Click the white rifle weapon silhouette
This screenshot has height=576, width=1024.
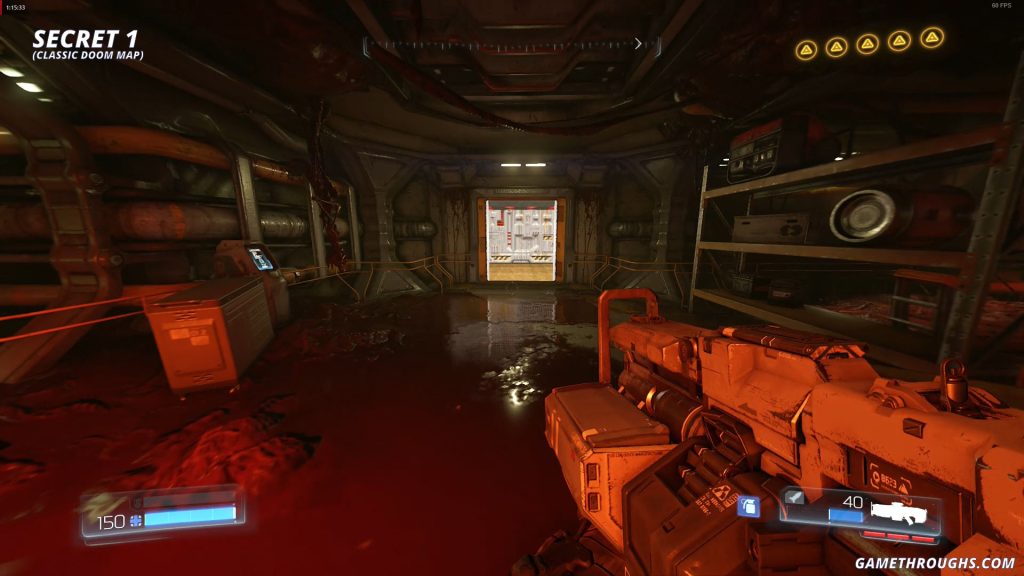899,513
